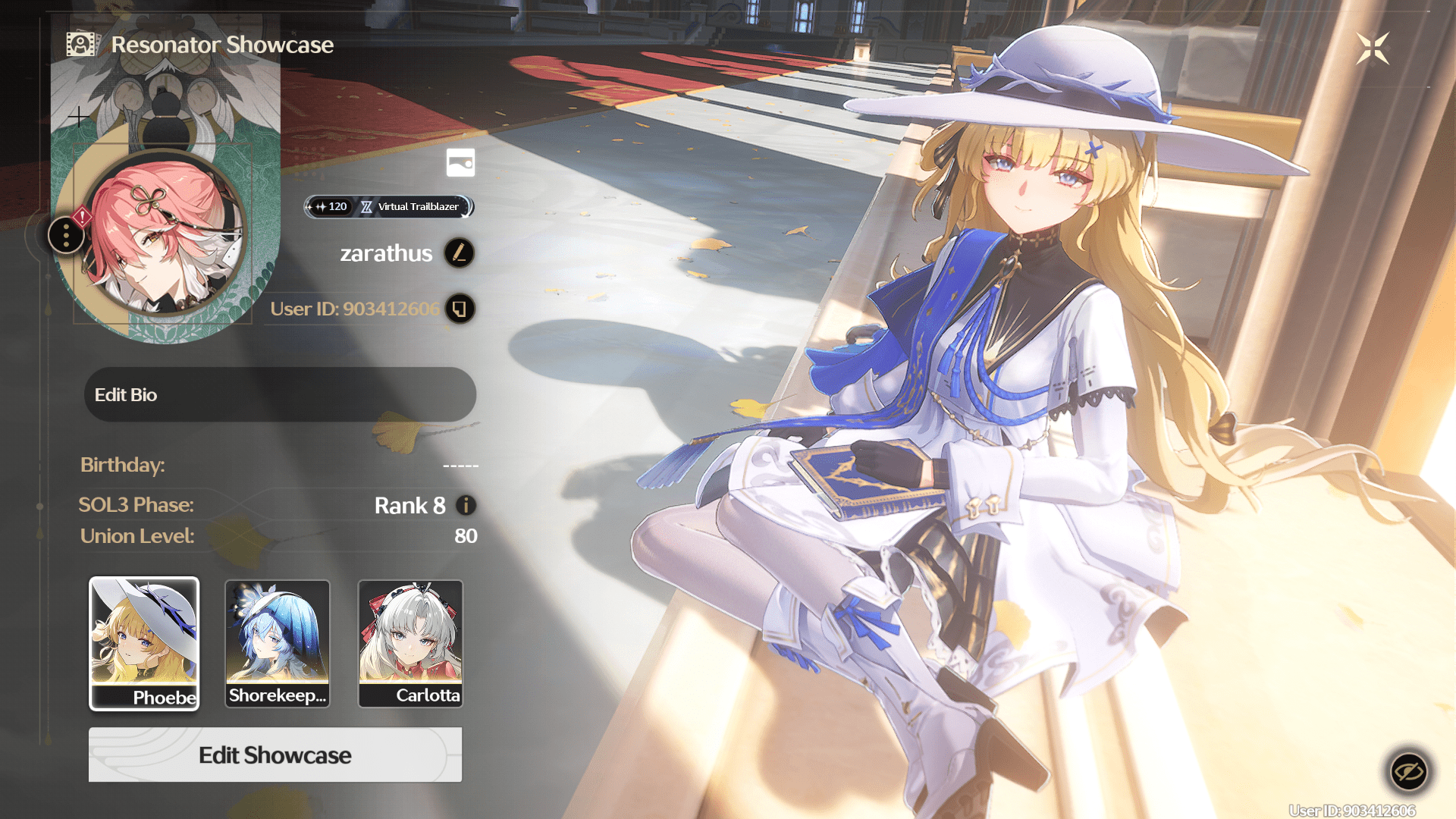Select Phoebe showcase portrait
The height and width of the screenshot is (819, 1456).
click(144, 643)
